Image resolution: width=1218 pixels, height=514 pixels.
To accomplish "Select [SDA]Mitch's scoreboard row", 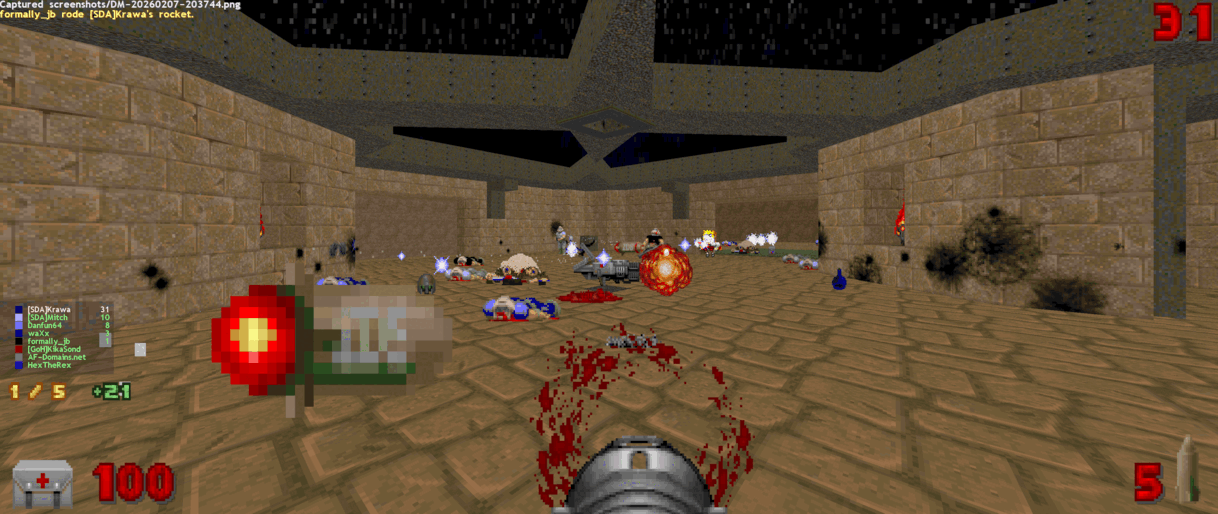I will click(x=49, y=318).
